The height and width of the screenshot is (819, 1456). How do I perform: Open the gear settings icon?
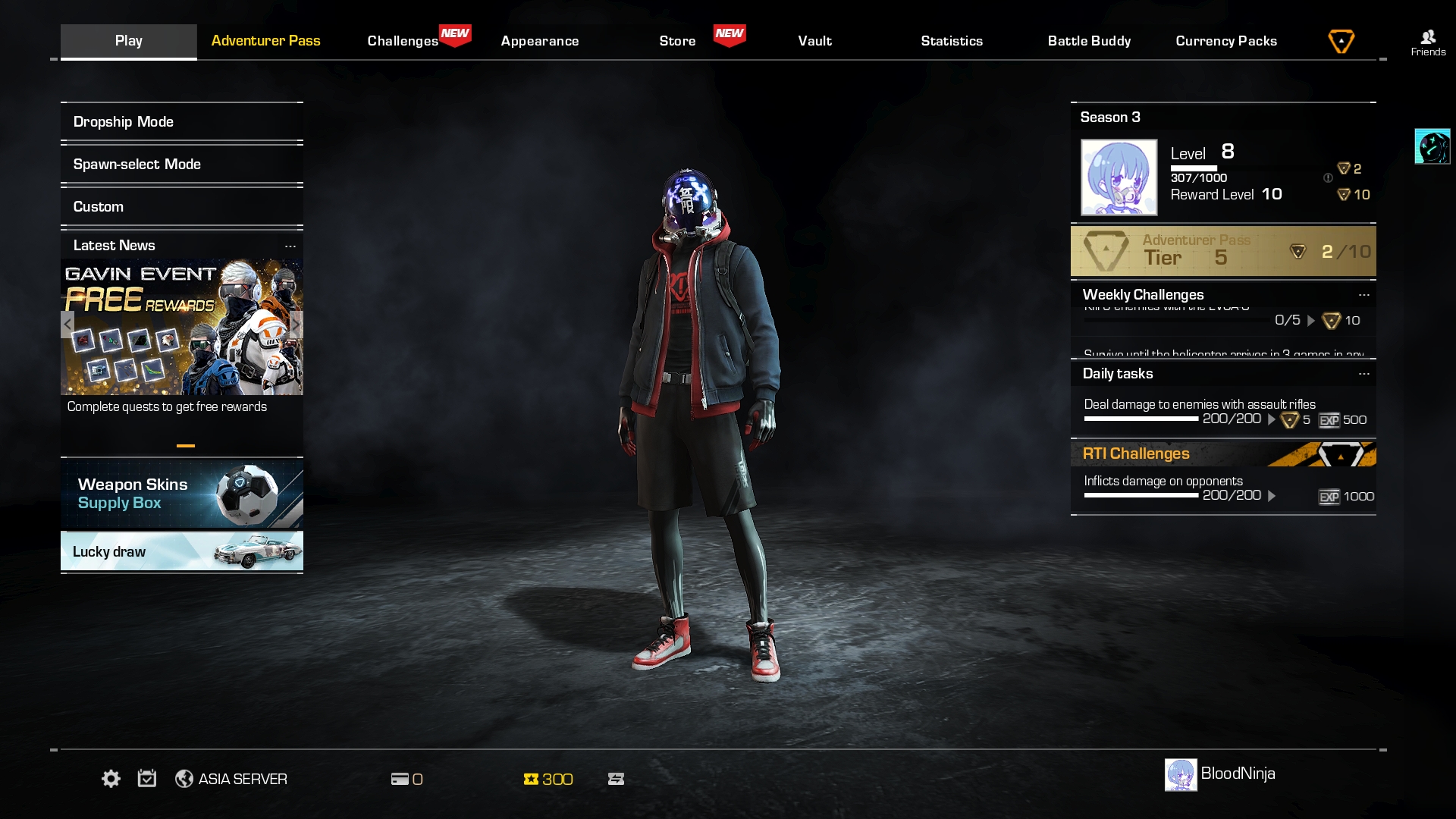click(x=111, y=779)
